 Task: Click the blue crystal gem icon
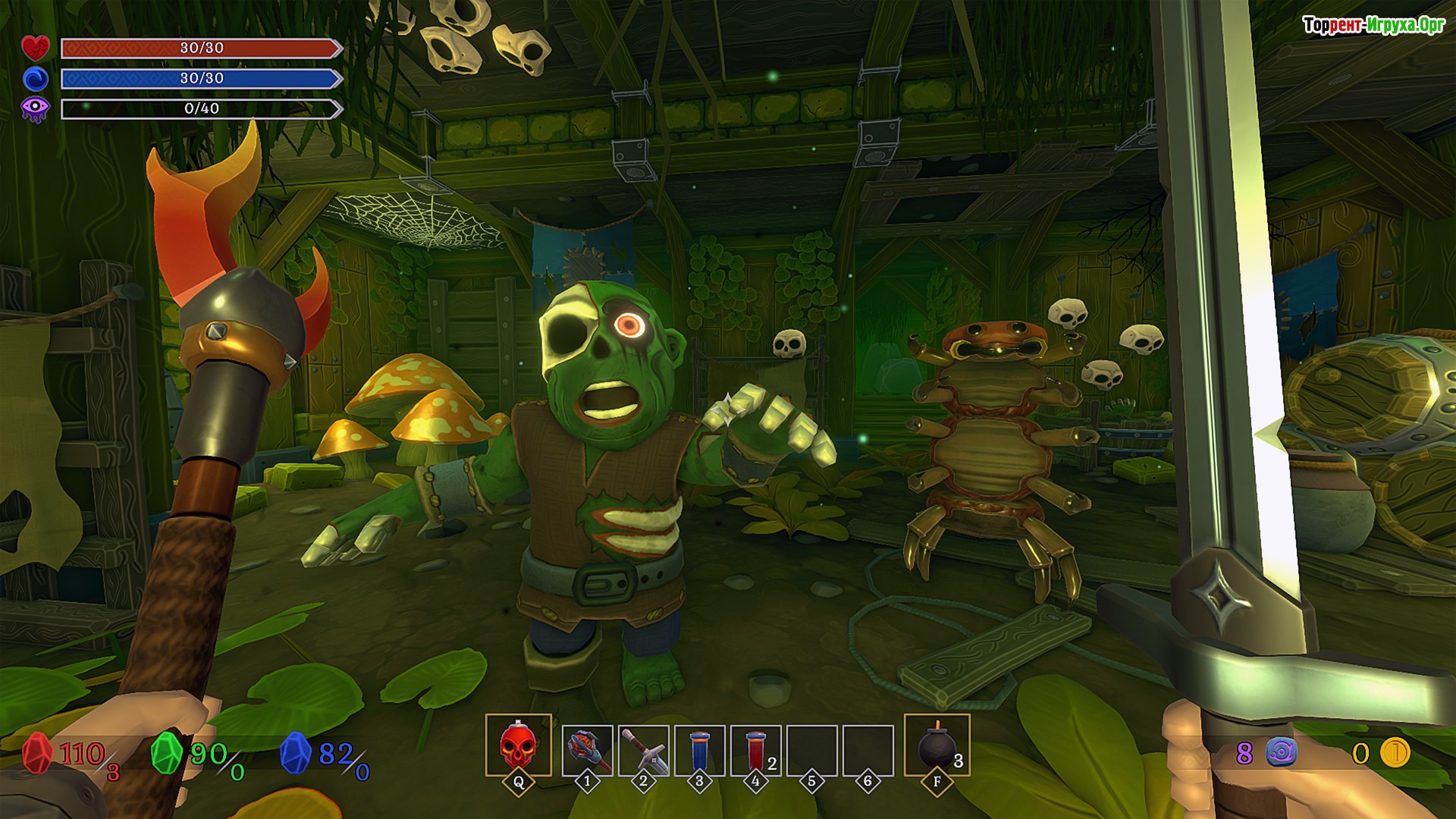tap(296, 753)
